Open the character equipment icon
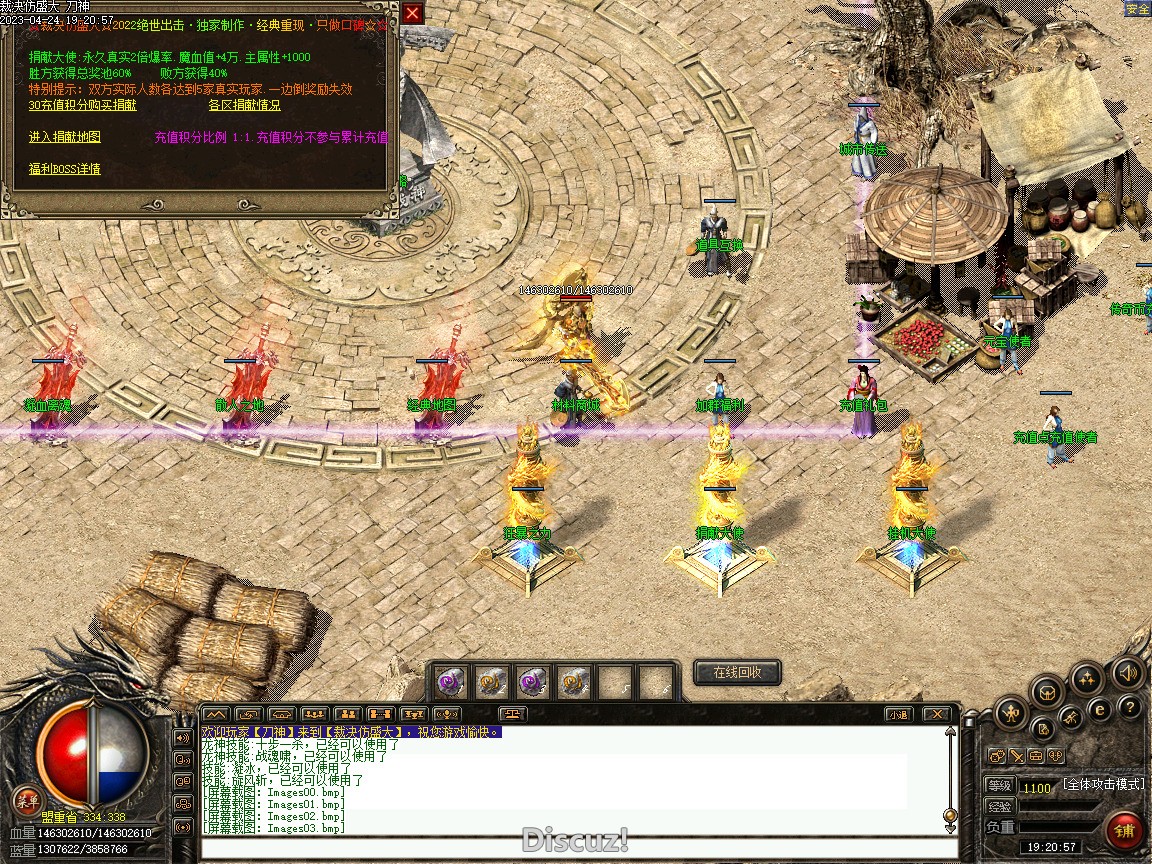Screen dimensions: 1152x864 click(1011, 714)
